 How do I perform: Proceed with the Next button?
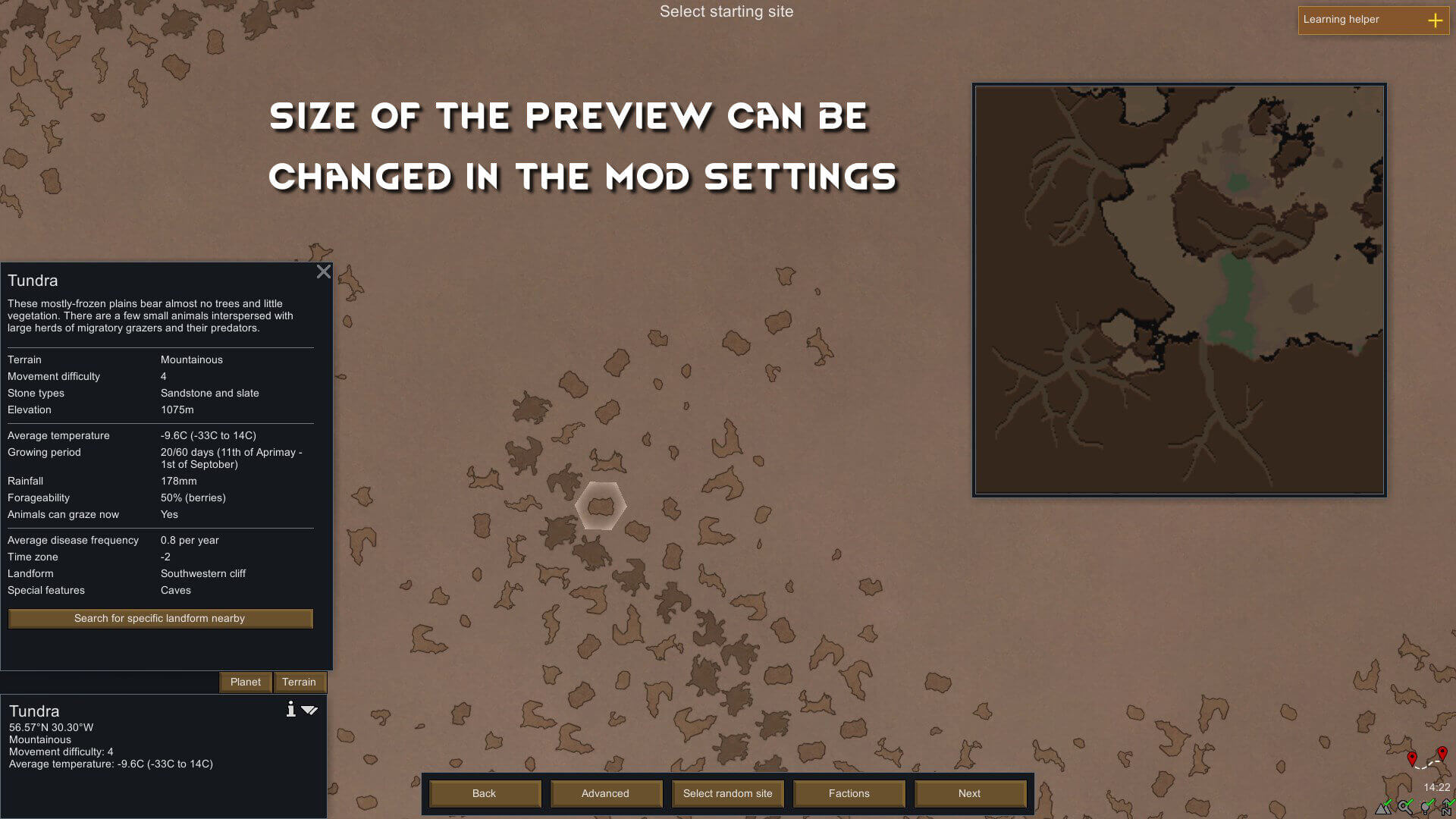pyautogui.click(x=969, y=793)
